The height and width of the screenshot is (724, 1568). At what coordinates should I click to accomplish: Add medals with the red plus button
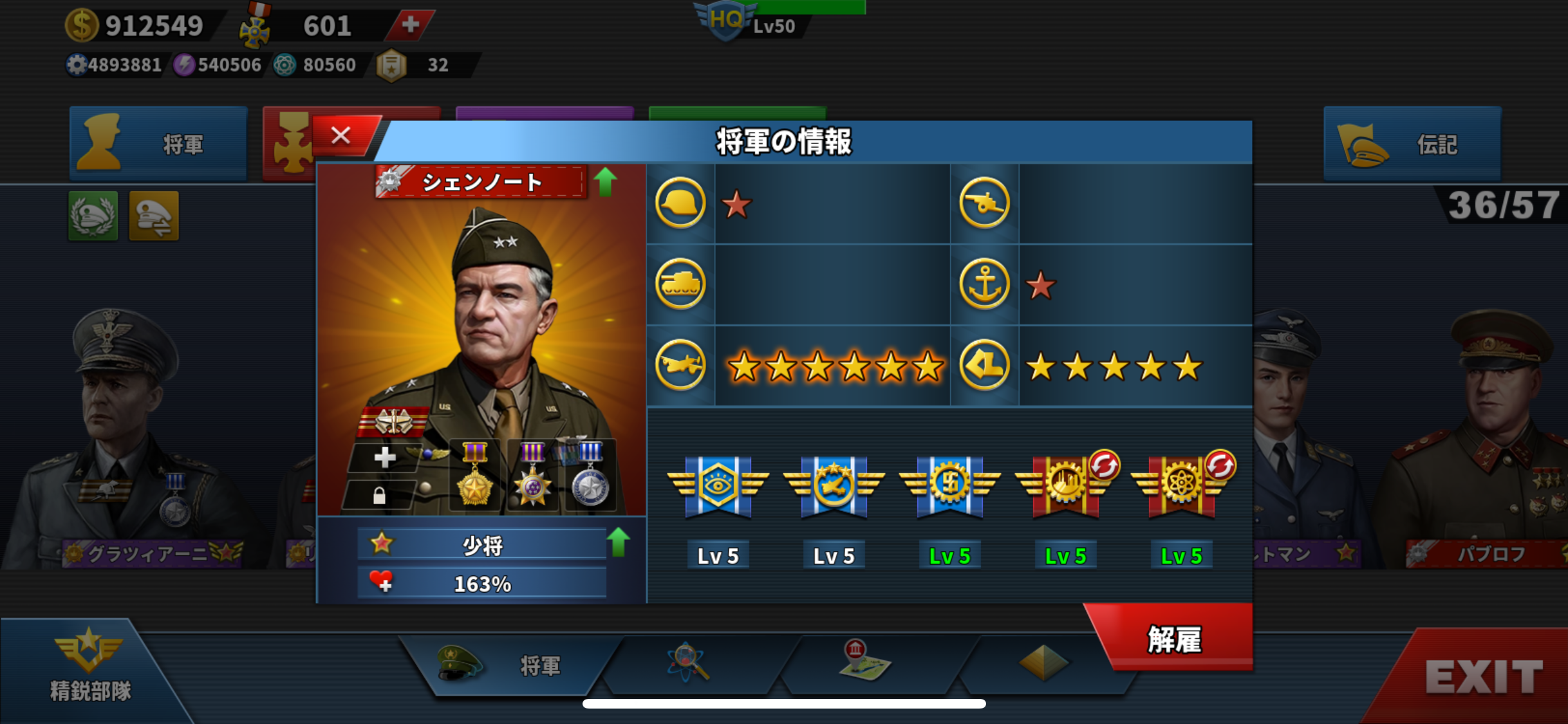(x=410, y=25)
